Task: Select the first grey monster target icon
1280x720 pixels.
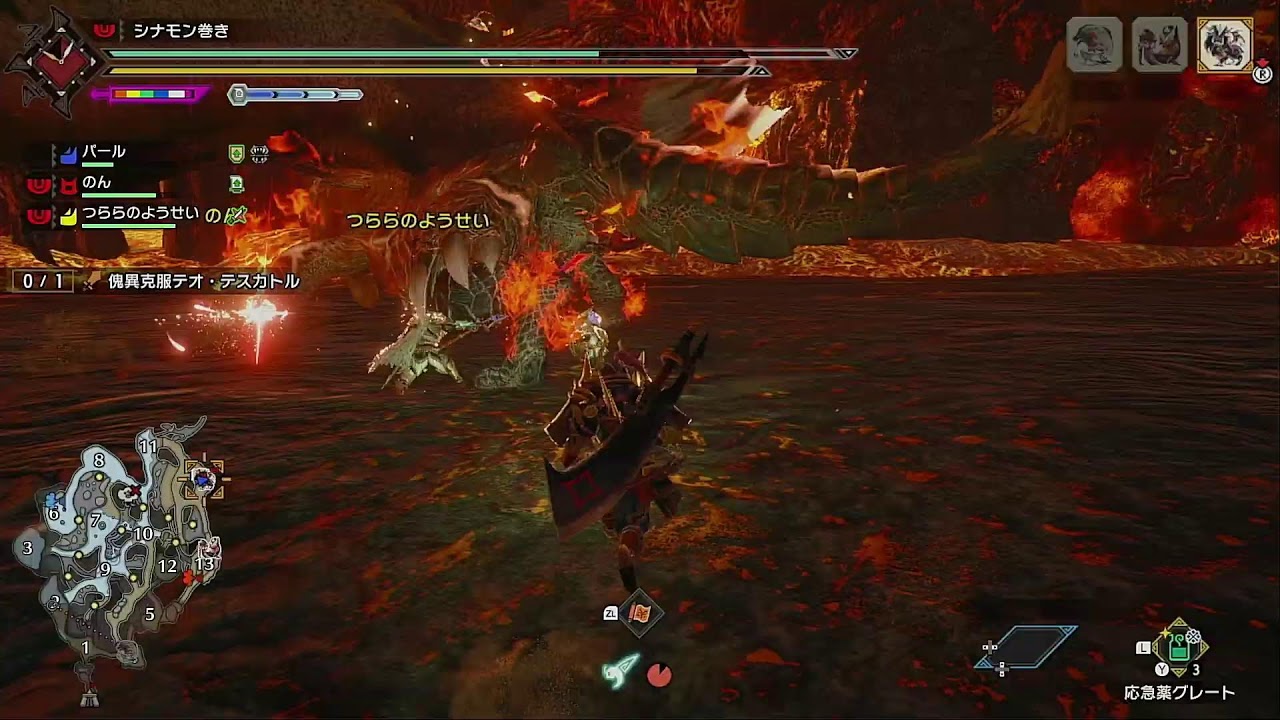Action: (x=1094, y=44)
